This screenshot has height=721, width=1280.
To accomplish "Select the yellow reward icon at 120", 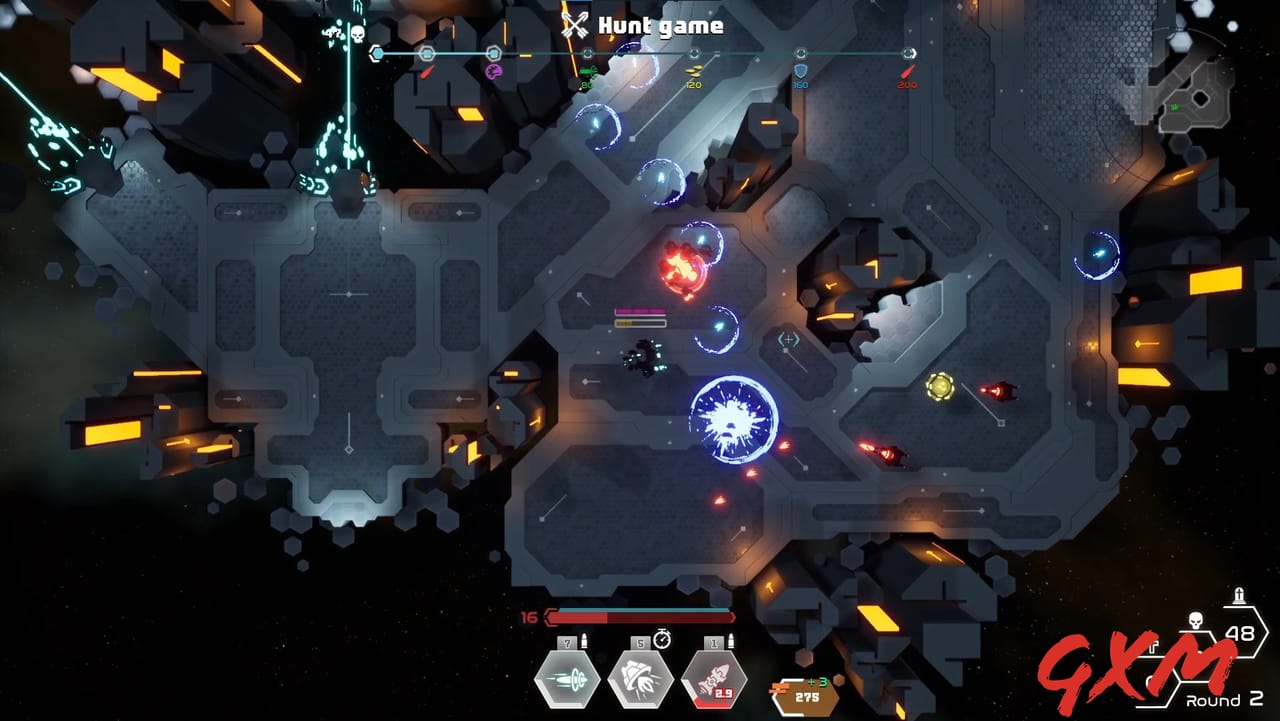I will (x=695, y=72).
